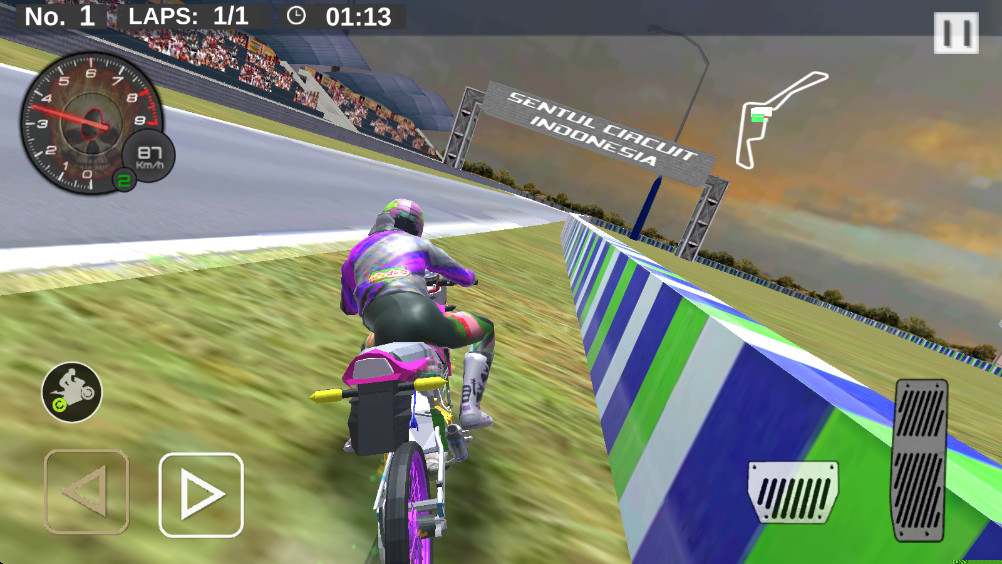Tap the tall accelerator pedal

click(x=920, y=459)
